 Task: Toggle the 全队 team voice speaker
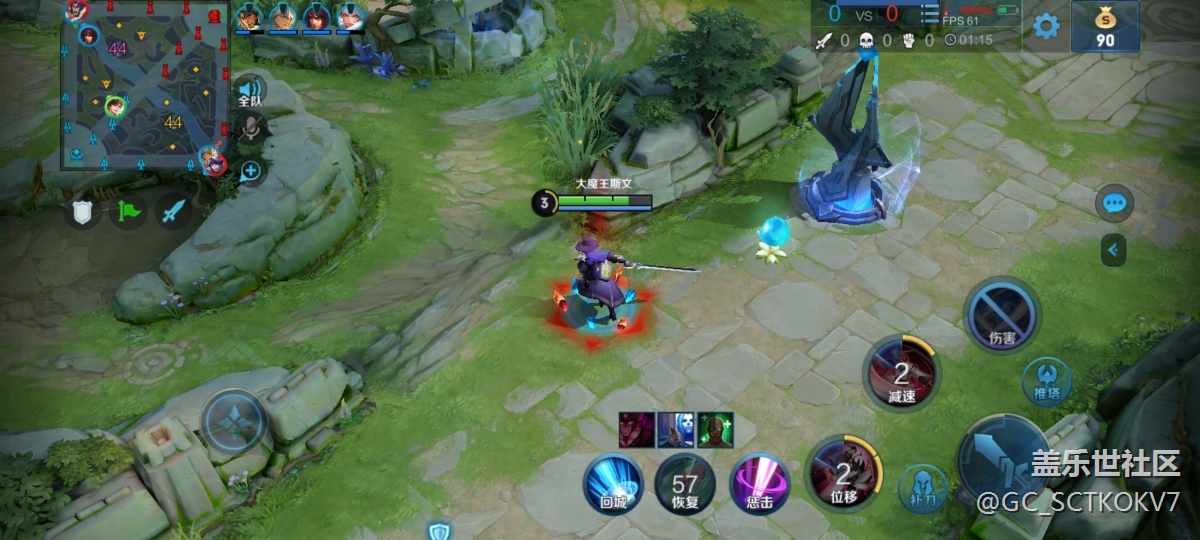point(250,91)
